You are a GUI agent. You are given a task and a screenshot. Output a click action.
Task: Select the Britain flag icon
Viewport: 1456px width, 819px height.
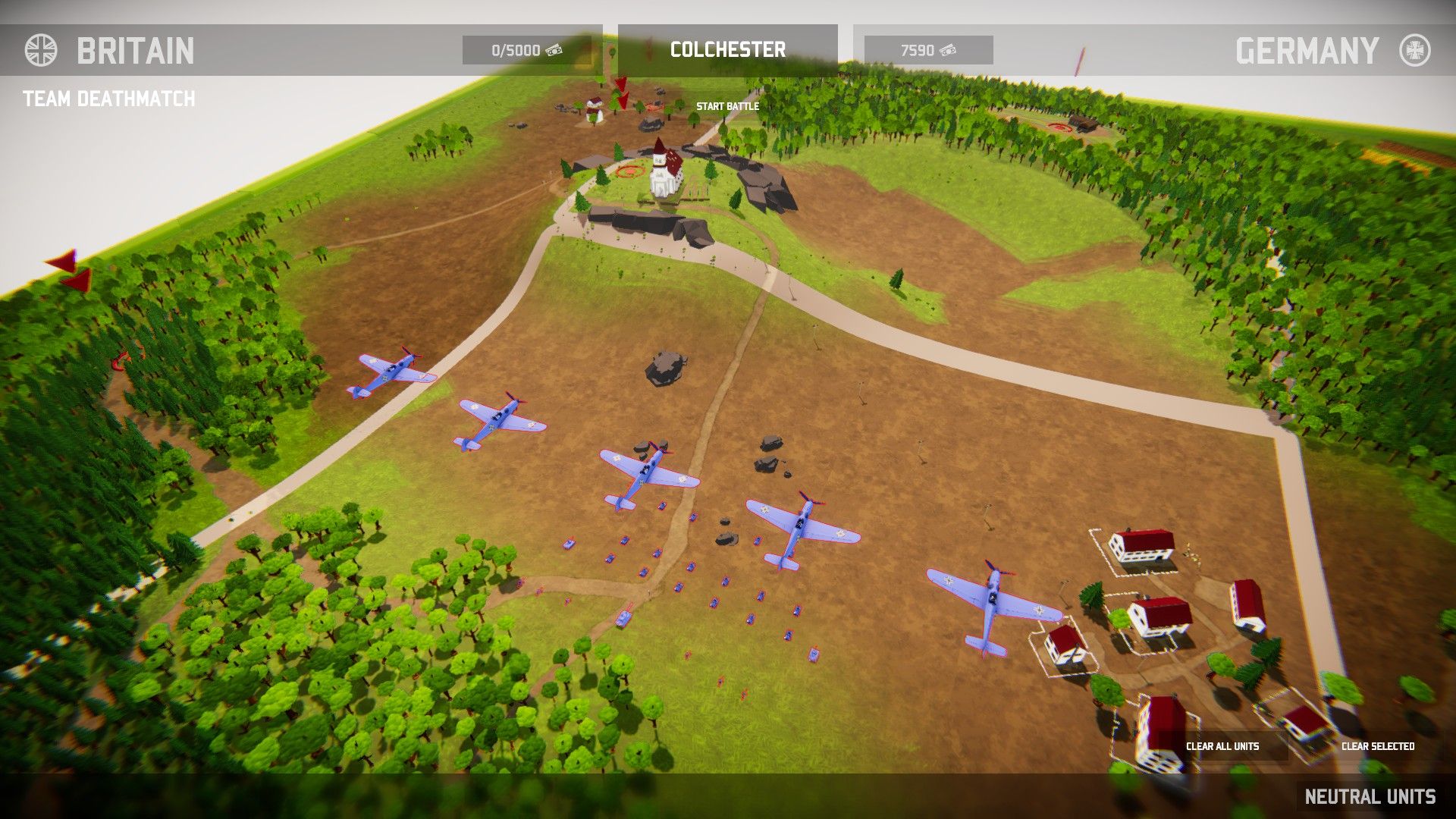click(41, 52)
